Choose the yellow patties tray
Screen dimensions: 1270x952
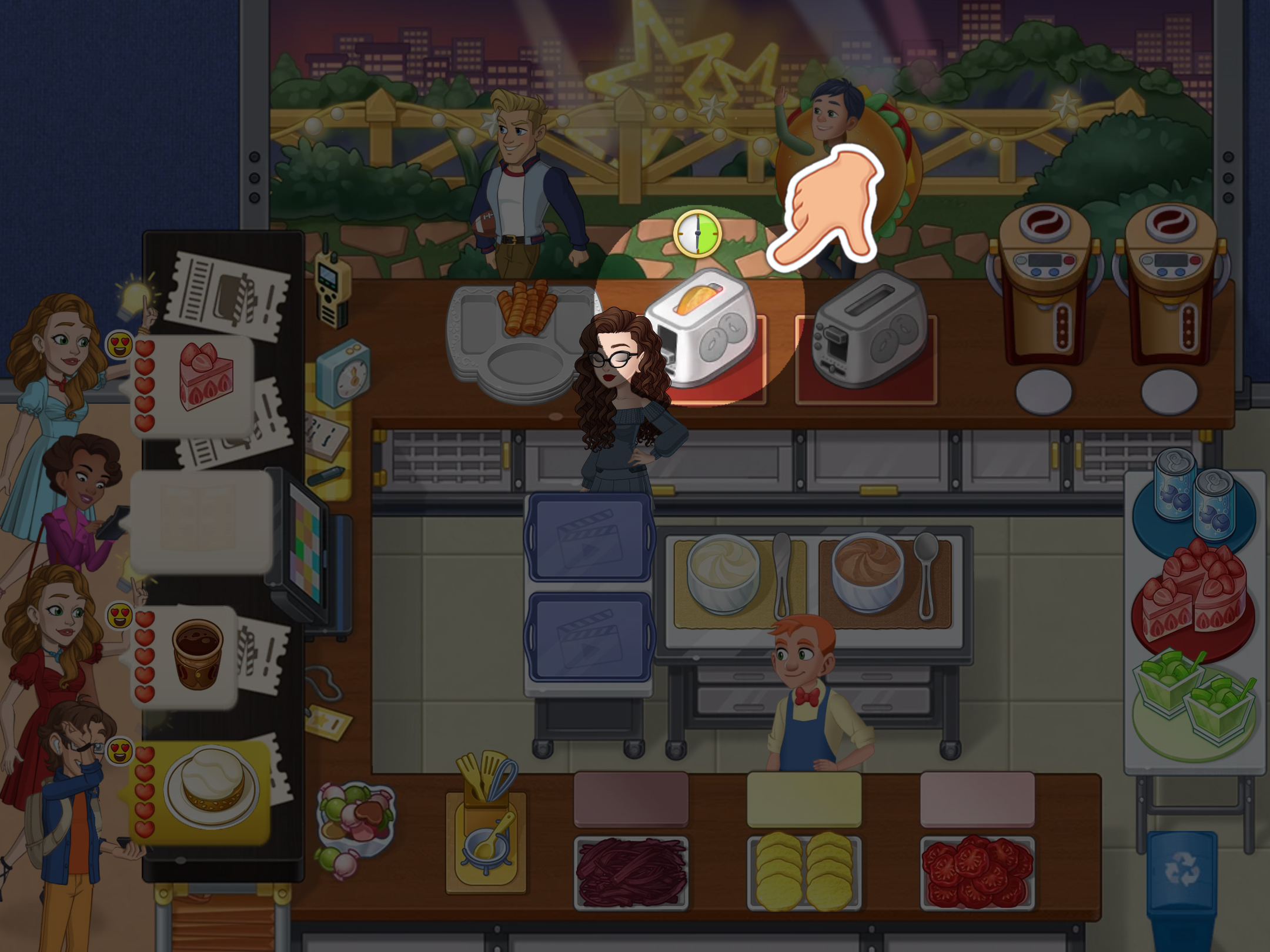click(x=804, y=870)
